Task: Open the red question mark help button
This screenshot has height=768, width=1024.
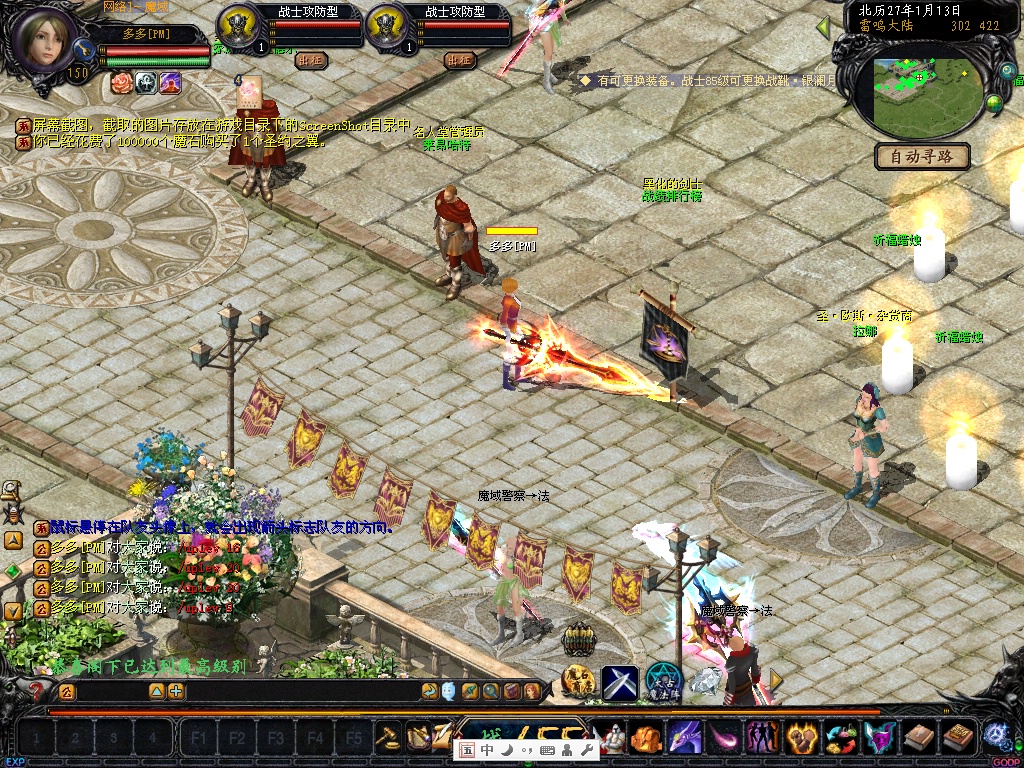Action: coord(37,690)
